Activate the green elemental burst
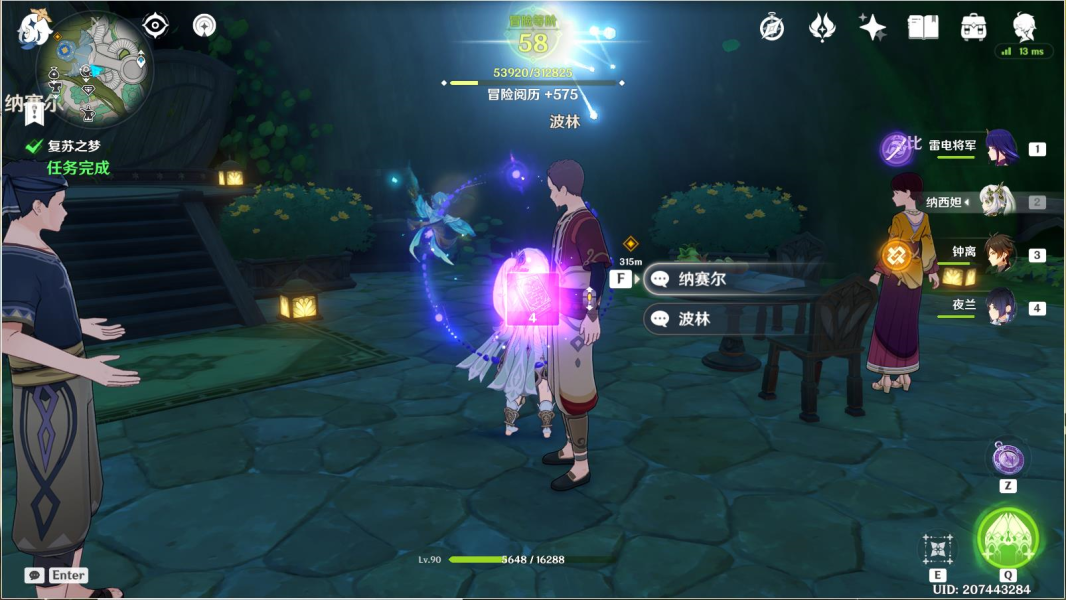The image size is (1066, 600). [x=1007, y=539]
